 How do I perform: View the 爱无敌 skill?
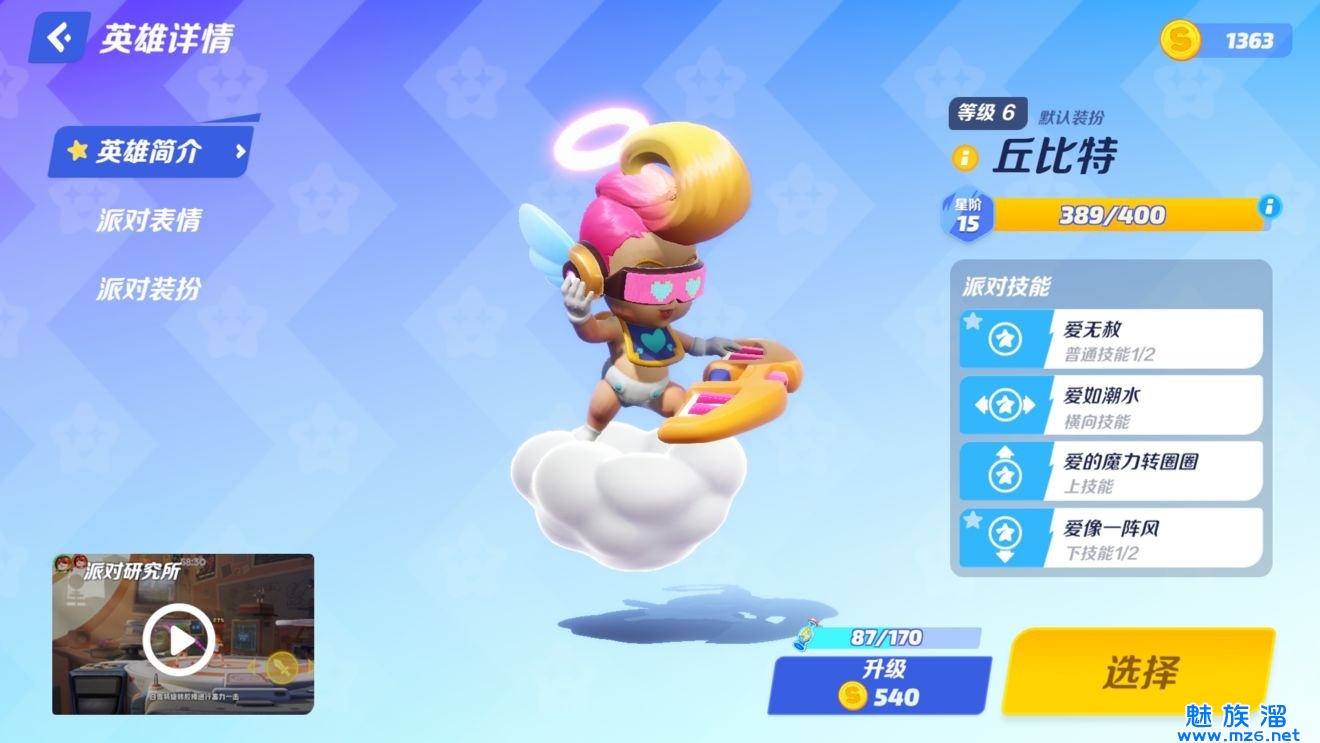pos(1110,339)
